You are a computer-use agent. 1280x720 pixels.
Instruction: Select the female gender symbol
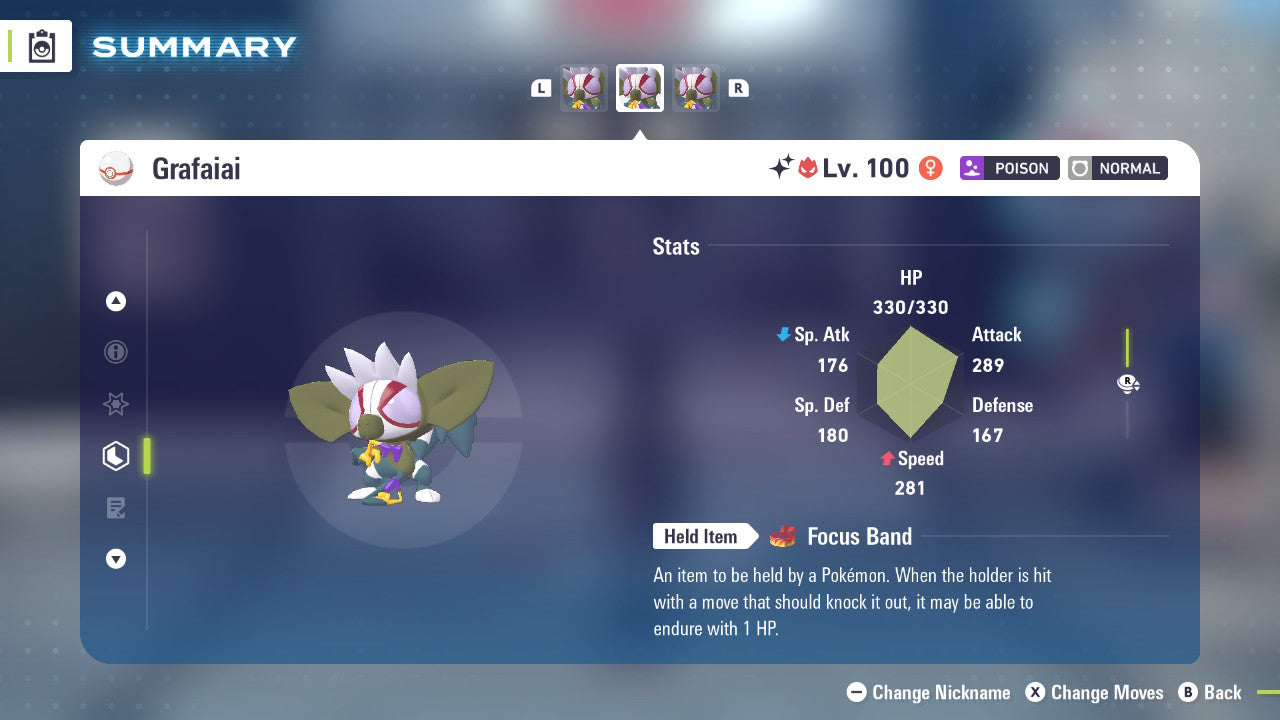point(930,168)
